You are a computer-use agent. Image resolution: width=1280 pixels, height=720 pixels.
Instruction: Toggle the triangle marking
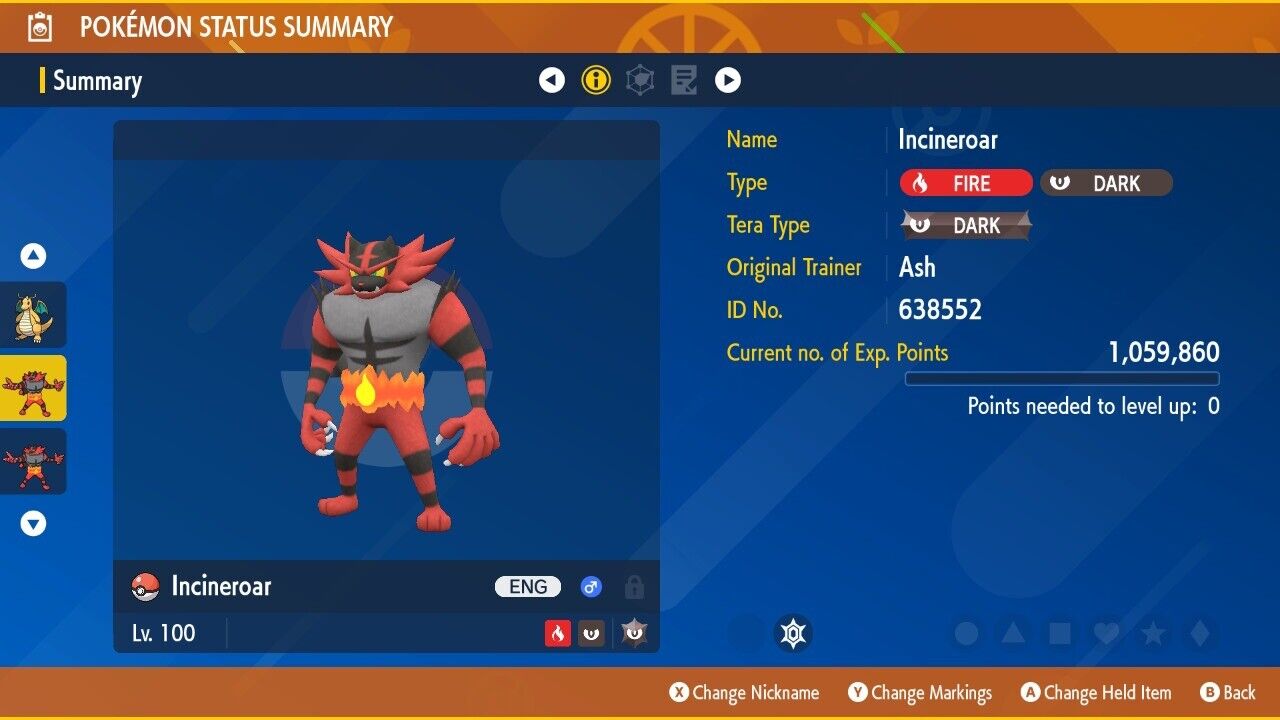pos(1013,633)
